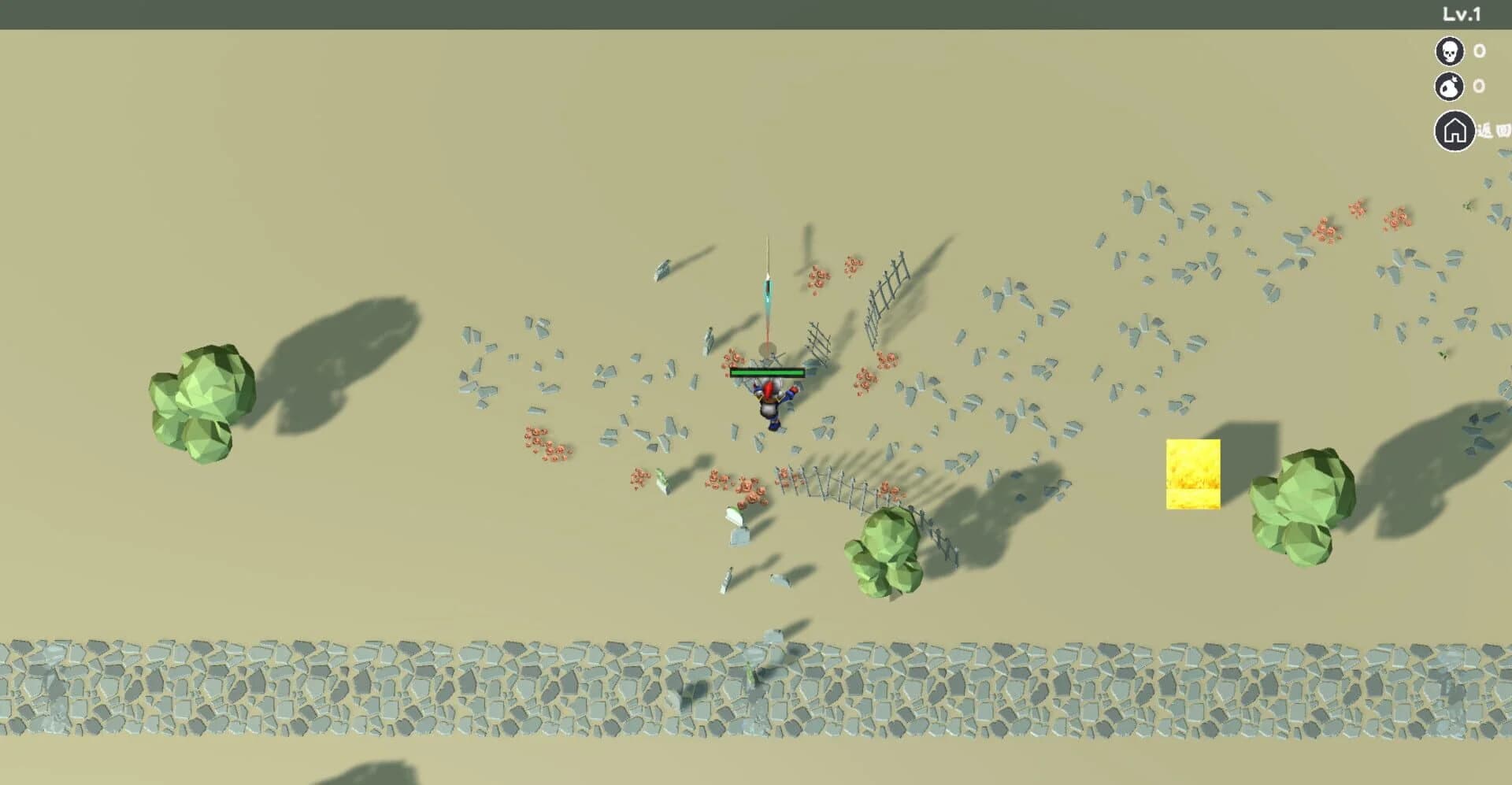Open the kill count value zero

tap(1479, 50)
